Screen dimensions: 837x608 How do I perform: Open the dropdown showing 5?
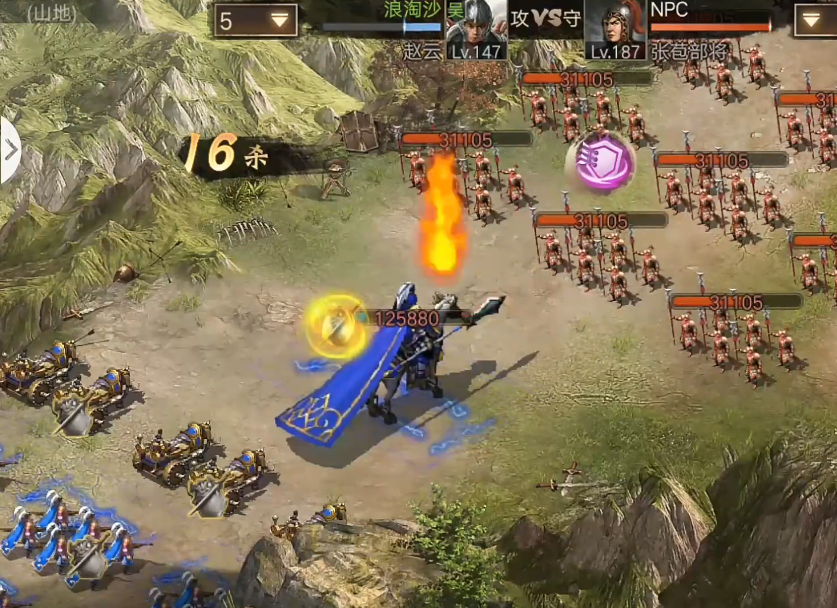[x=254, y=20]
